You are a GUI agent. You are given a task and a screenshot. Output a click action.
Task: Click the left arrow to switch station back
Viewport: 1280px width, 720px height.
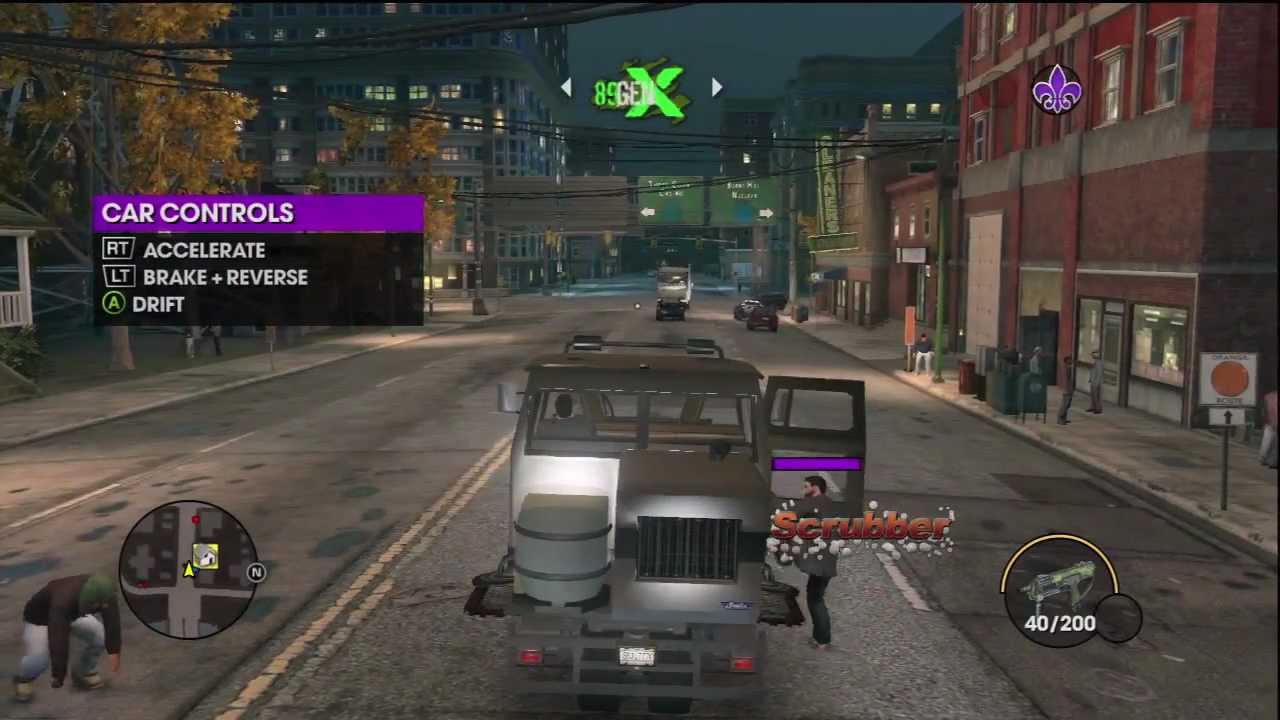tap(567, 88)
